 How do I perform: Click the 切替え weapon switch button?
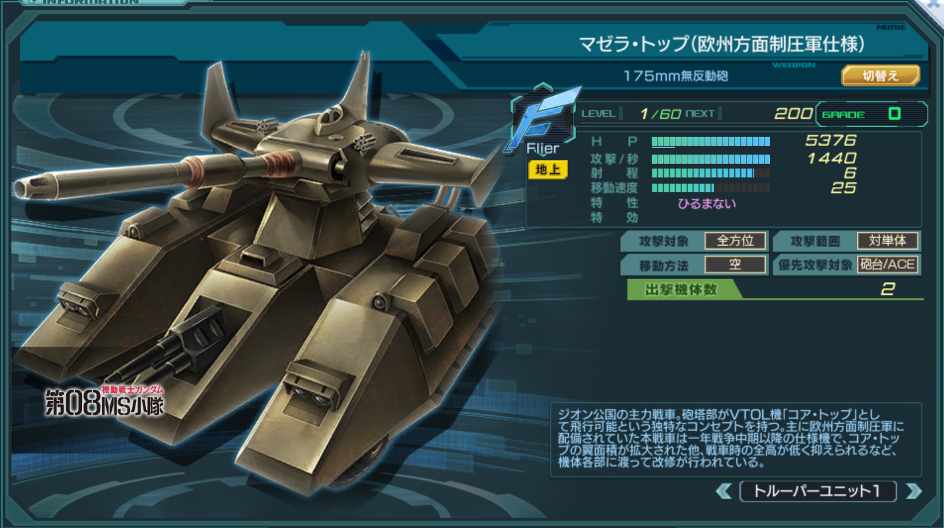point(881,75)
